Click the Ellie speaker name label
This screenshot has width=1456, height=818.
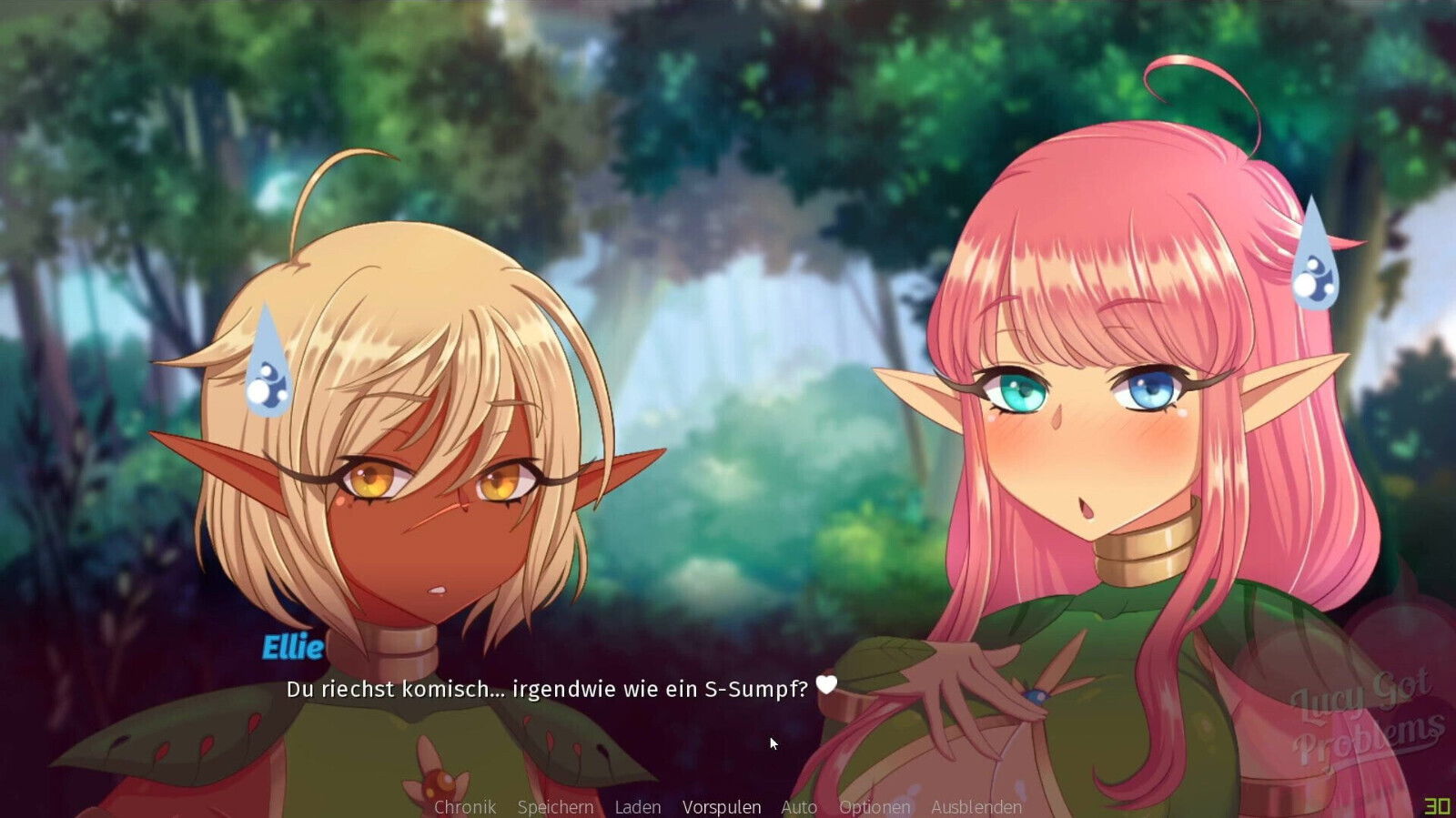(293, 648)
